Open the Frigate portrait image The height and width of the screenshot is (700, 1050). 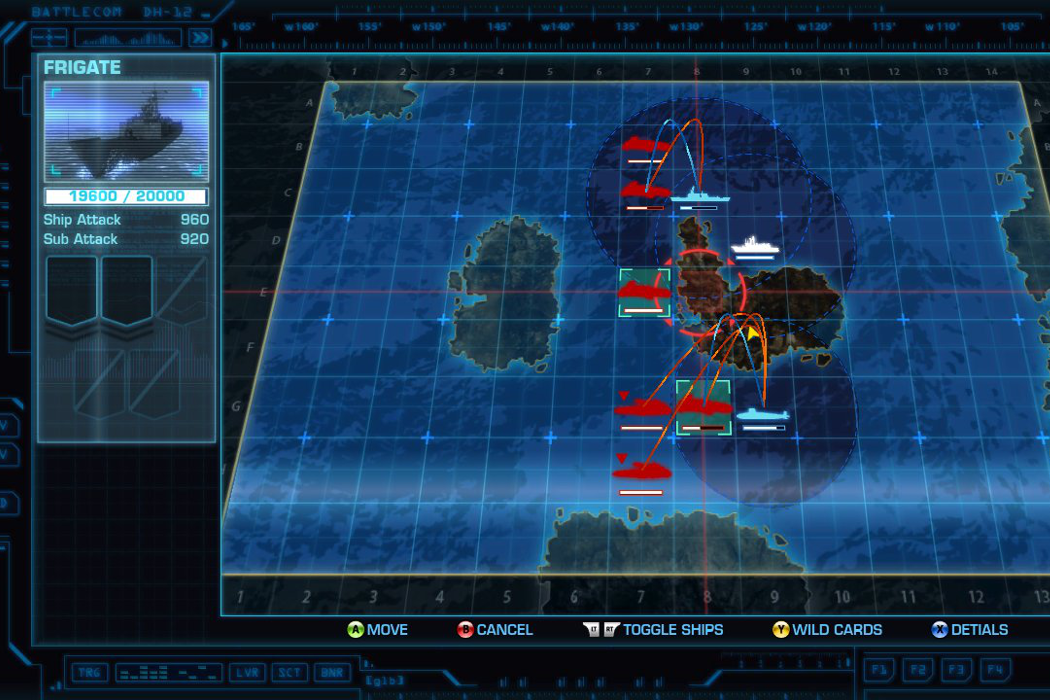(x=126, y=133)
